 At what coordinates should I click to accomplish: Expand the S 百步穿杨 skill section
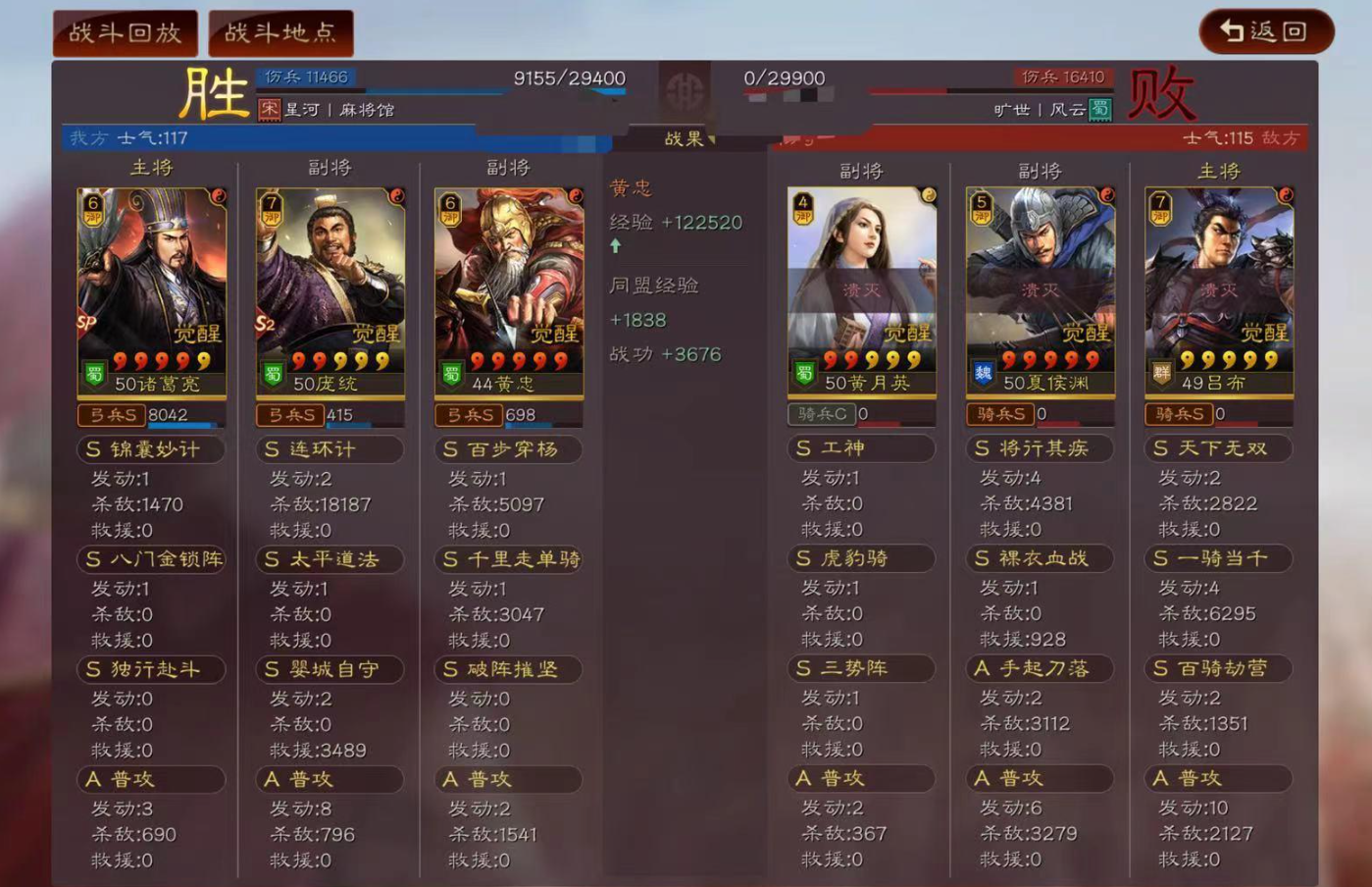click(x=508, y=449)
